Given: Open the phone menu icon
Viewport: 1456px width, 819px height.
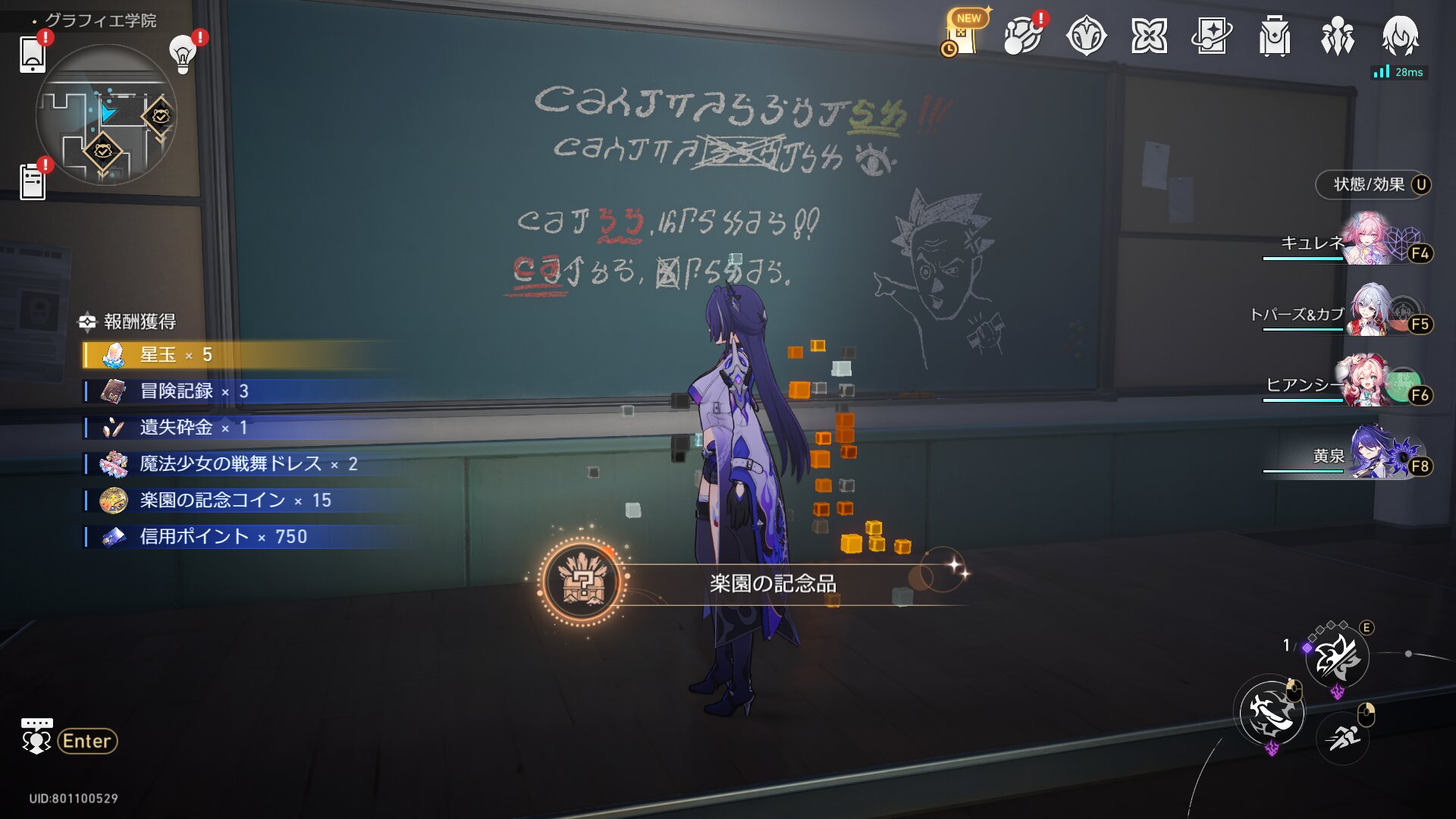Looking at the screenshot, I should coord(33,55).
